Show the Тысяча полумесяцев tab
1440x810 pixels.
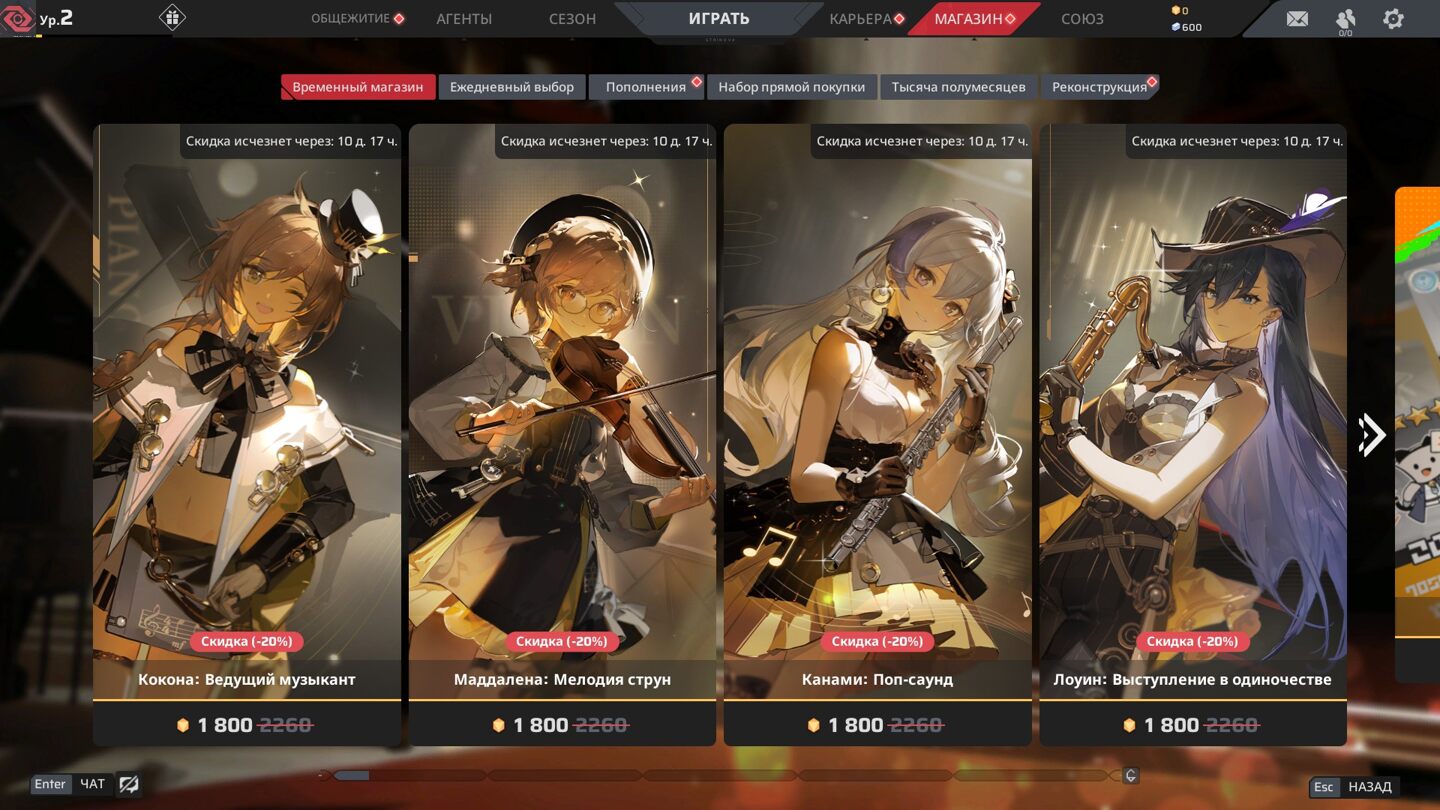click(958, 87)
